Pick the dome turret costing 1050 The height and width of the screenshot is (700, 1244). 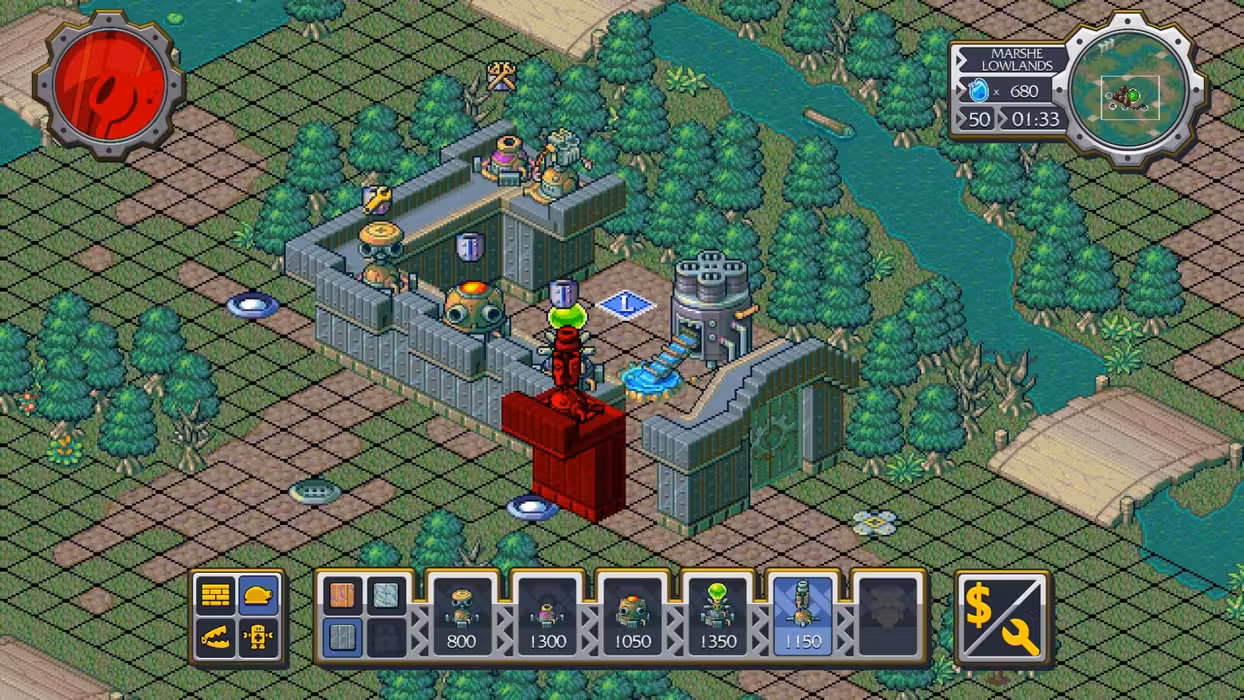pos(632,616)
